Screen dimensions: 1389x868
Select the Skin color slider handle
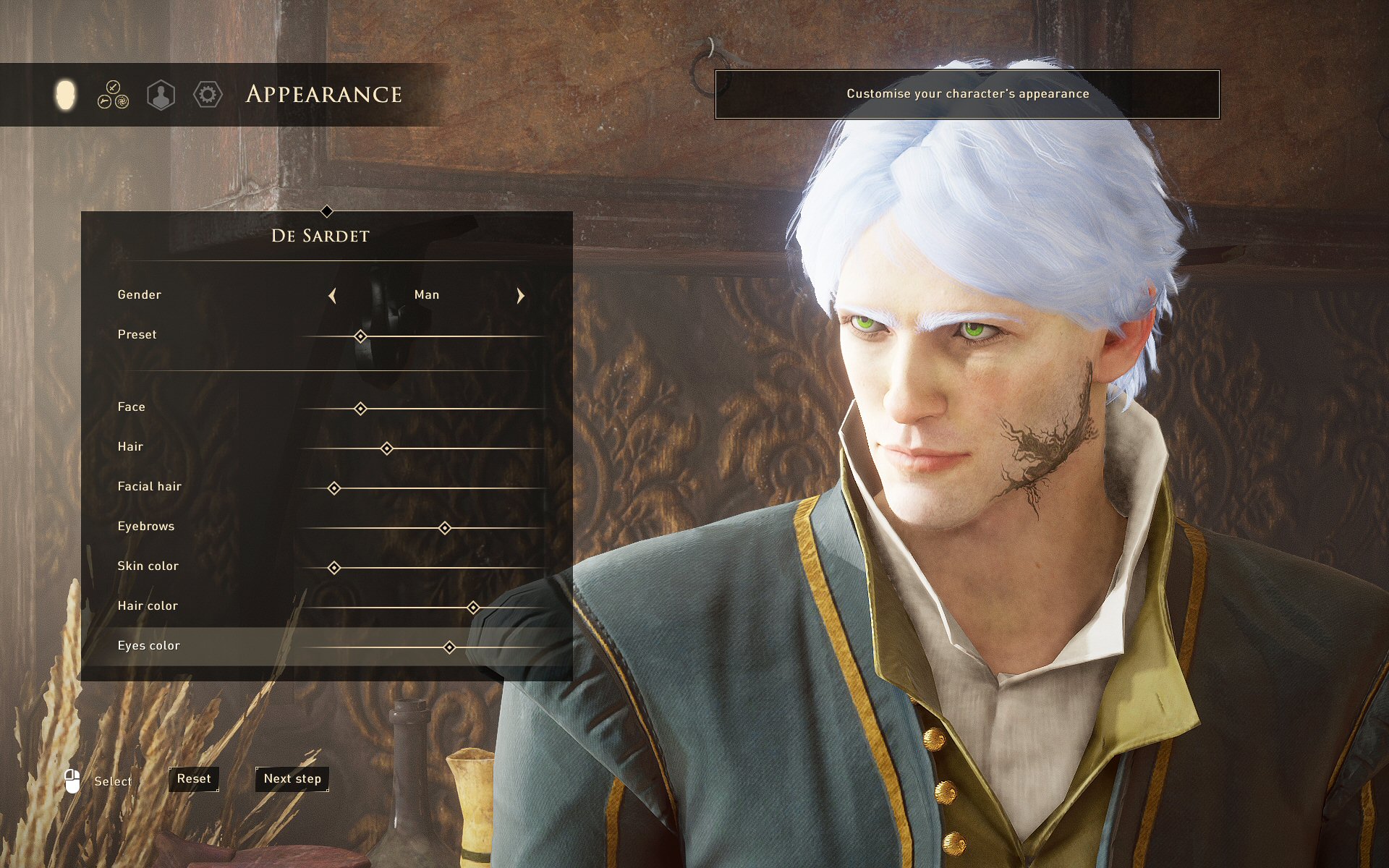(334, 568)
